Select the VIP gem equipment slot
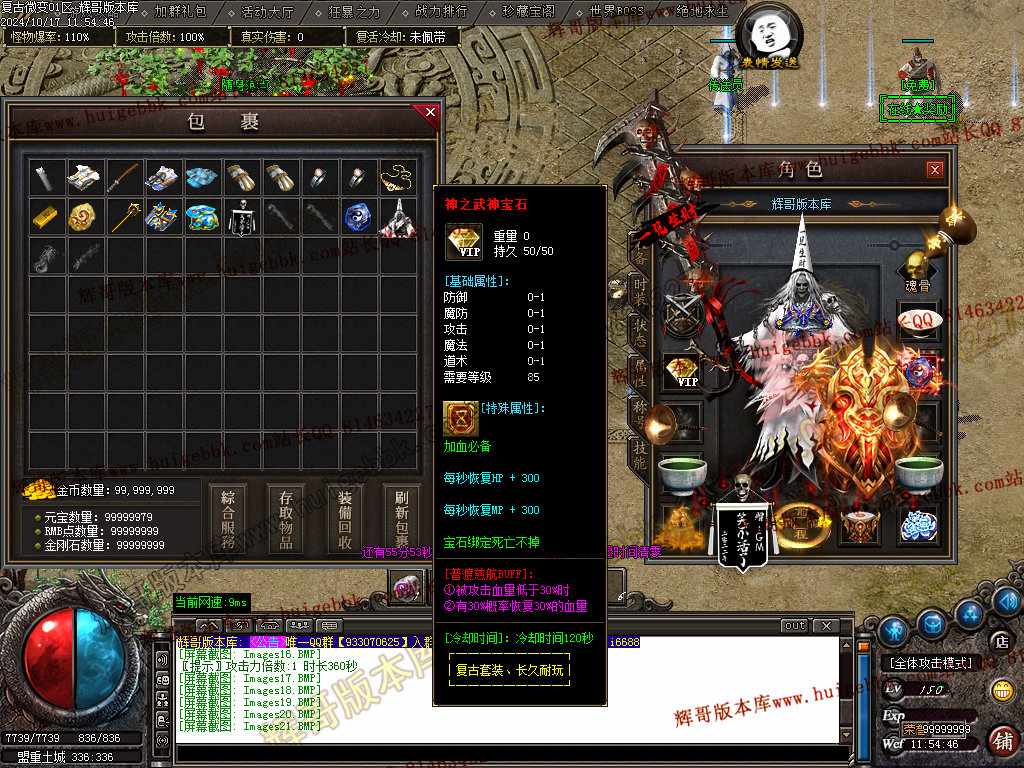The width and height of the screenshot is (1024, 768). [683, 372]
